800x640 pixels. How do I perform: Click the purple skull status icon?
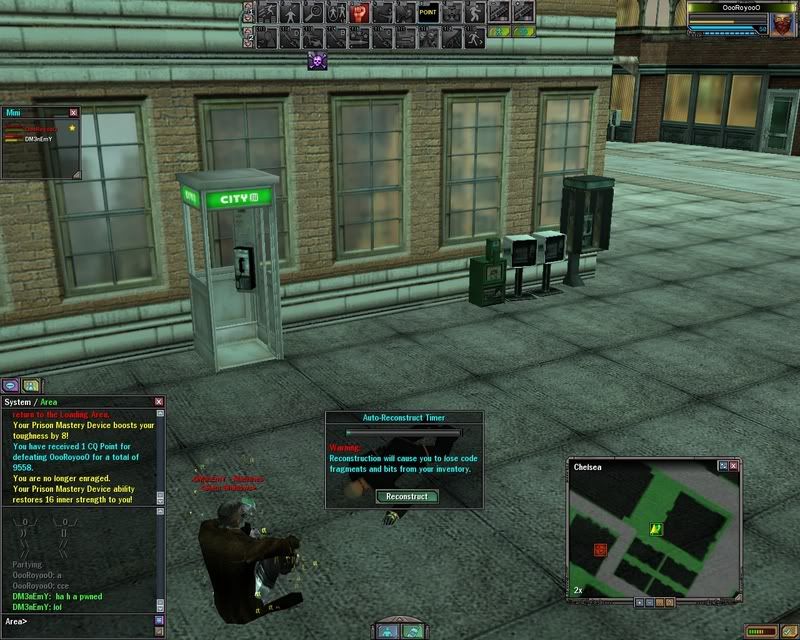click(317, 61)
